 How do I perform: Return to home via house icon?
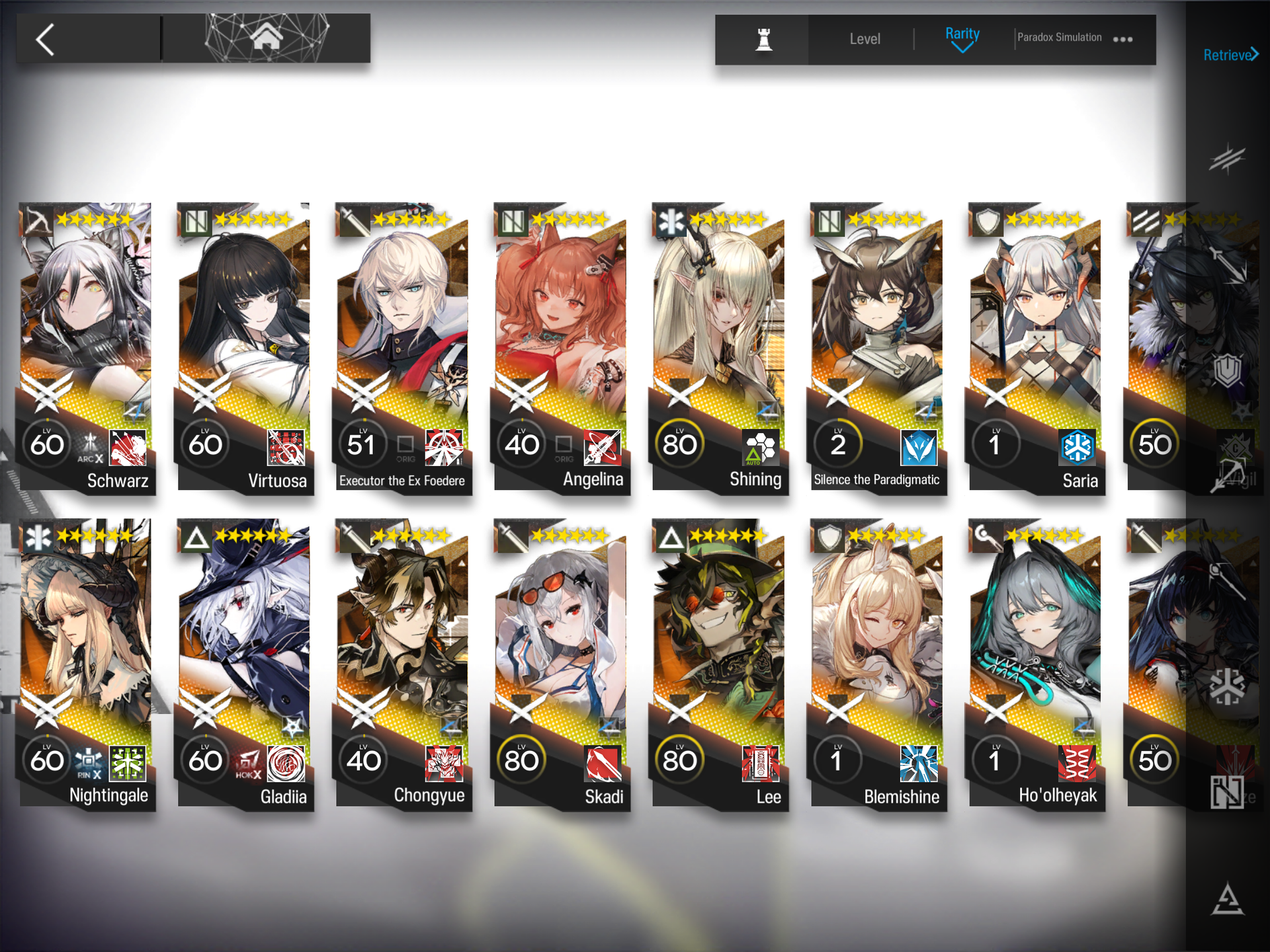coord(266,38)
